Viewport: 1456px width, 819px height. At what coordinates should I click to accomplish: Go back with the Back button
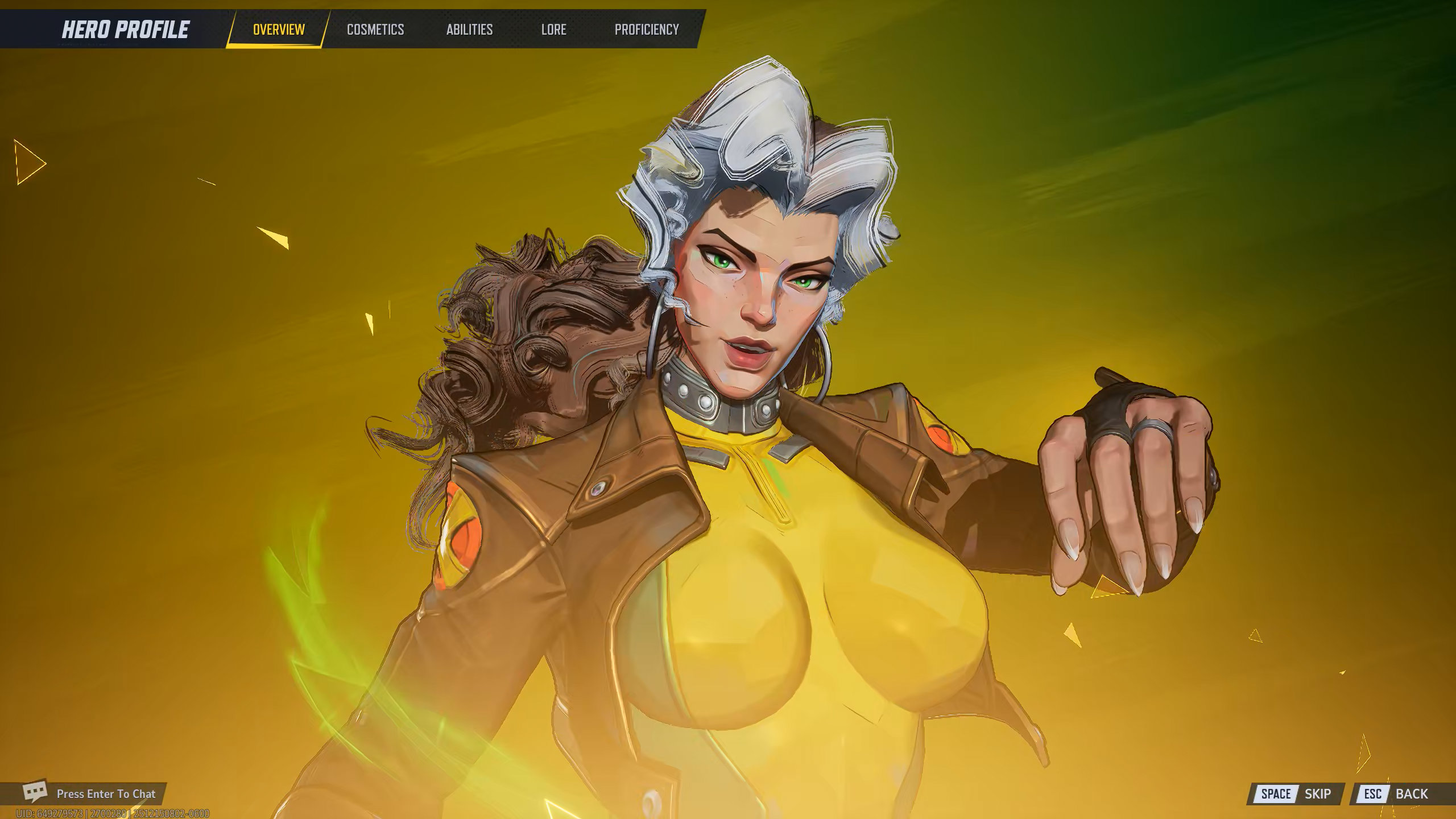coord(1396,793)
